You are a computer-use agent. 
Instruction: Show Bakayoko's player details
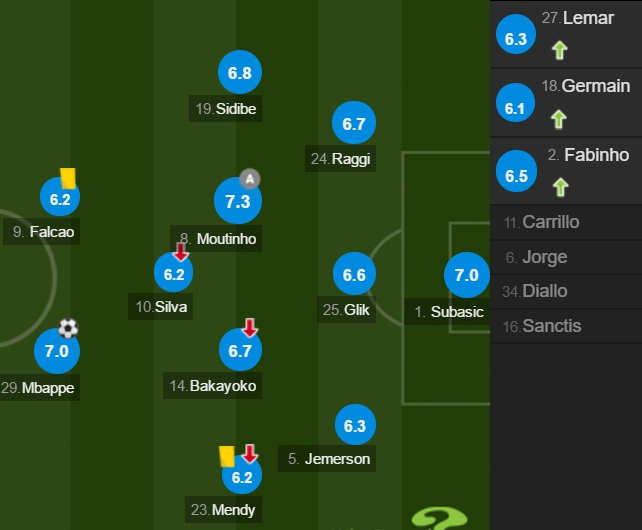[x=240, y=351]
